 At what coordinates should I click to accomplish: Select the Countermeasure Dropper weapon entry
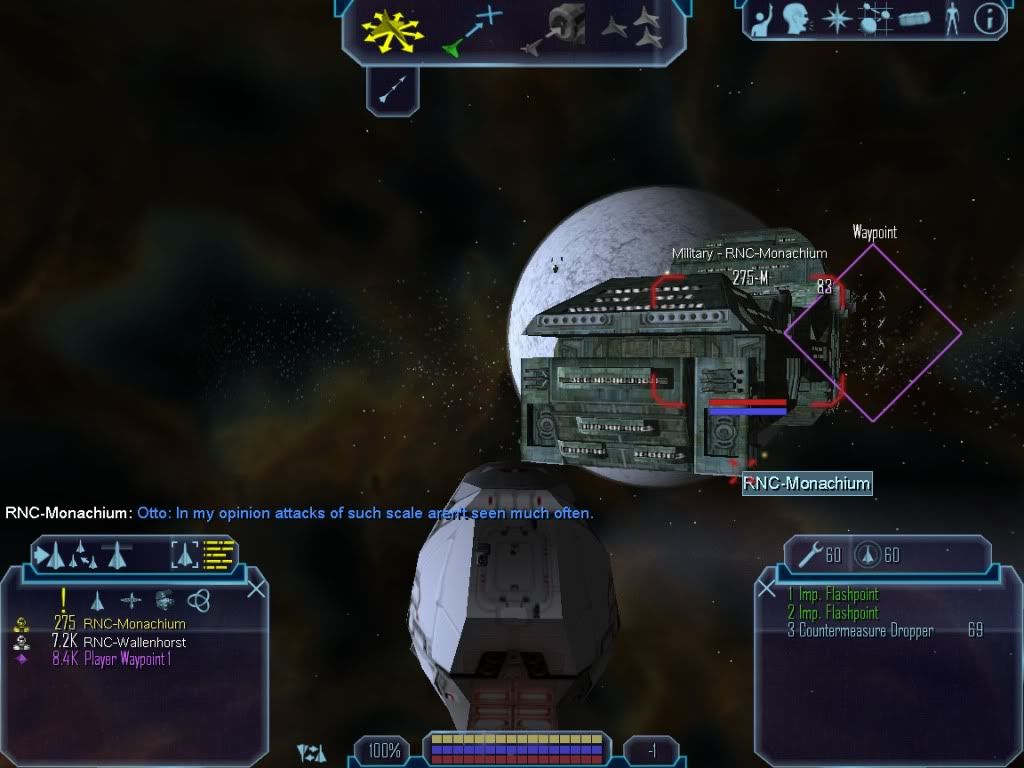click(866, 631)
